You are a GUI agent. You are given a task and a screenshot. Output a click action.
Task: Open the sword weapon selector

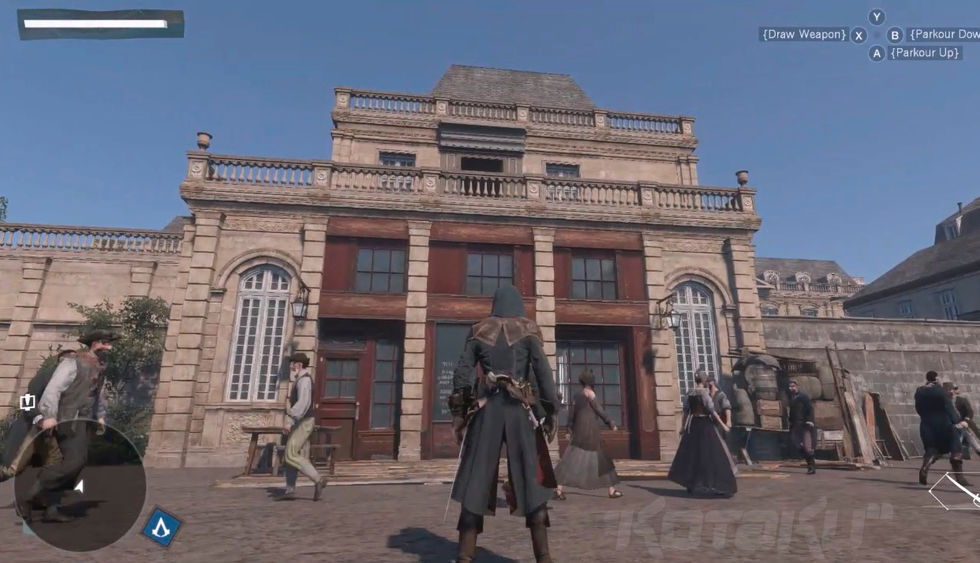[x=958, y=490]
